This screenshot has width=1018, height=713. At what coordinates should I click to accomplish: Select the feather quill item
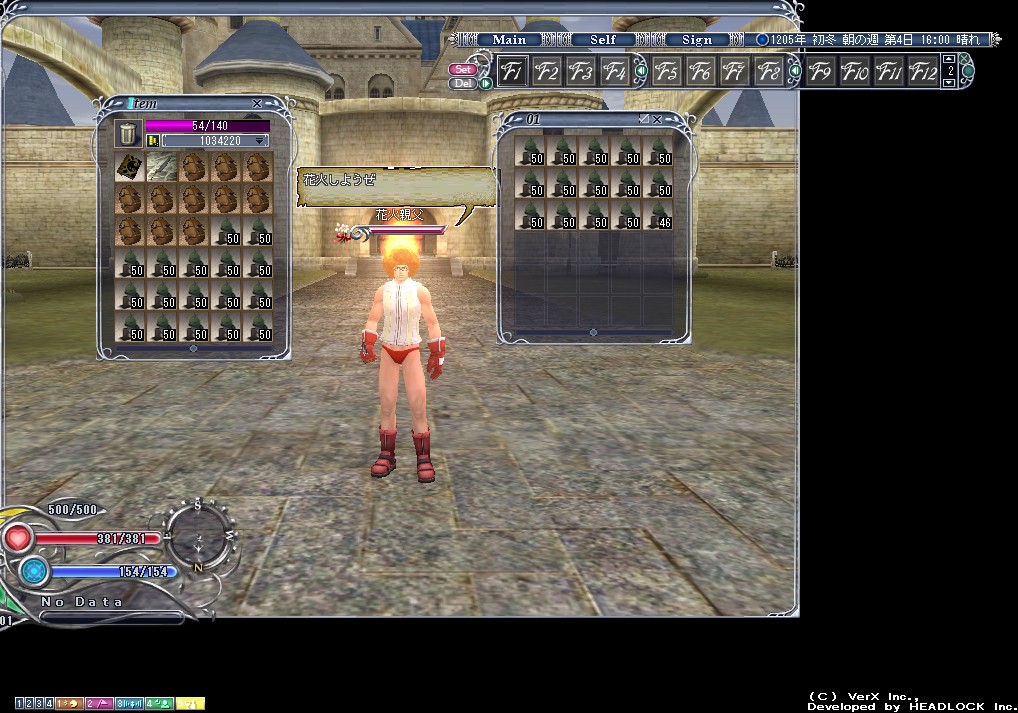162,167
